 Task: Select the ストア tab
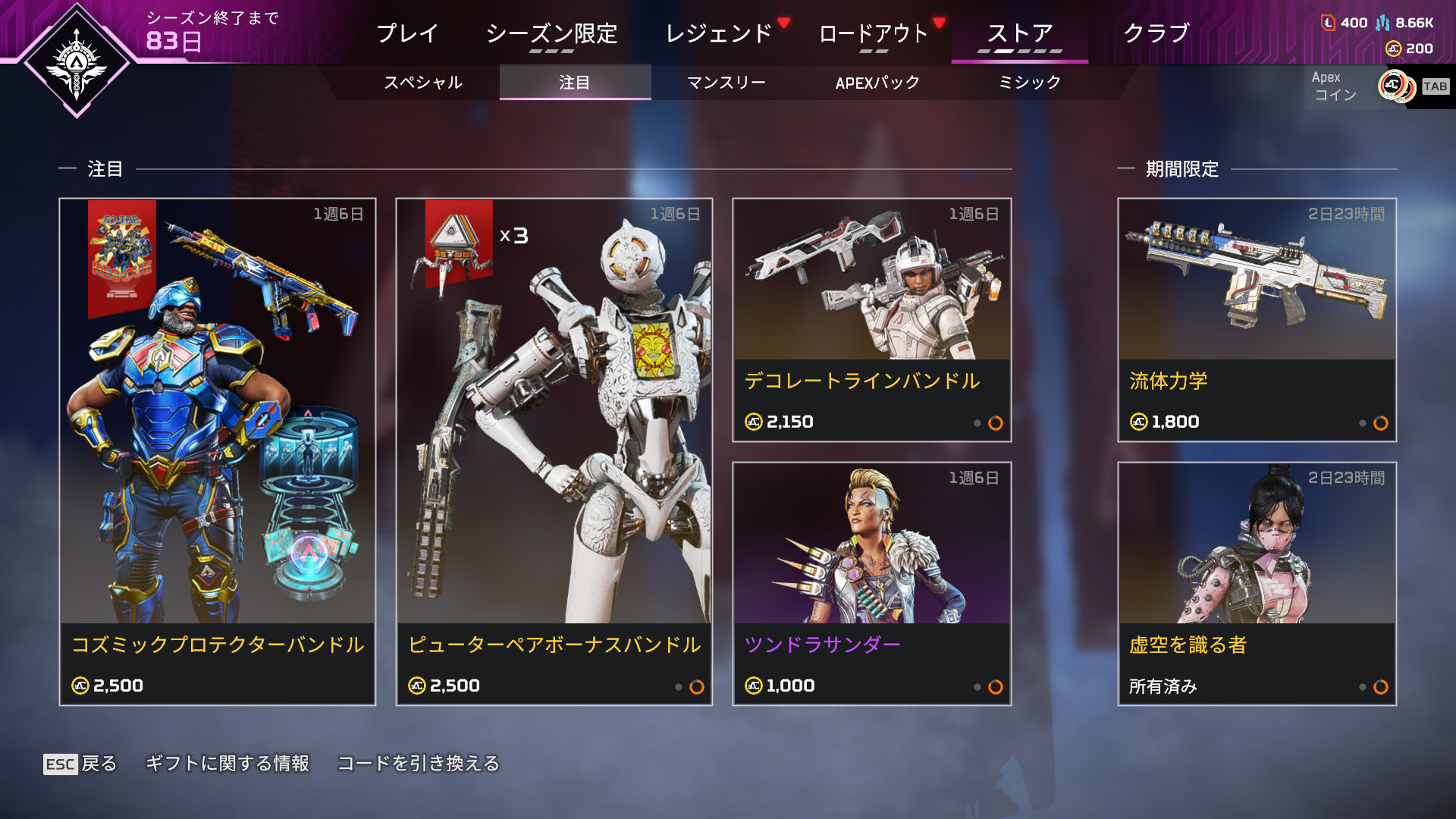[1019, 33]
